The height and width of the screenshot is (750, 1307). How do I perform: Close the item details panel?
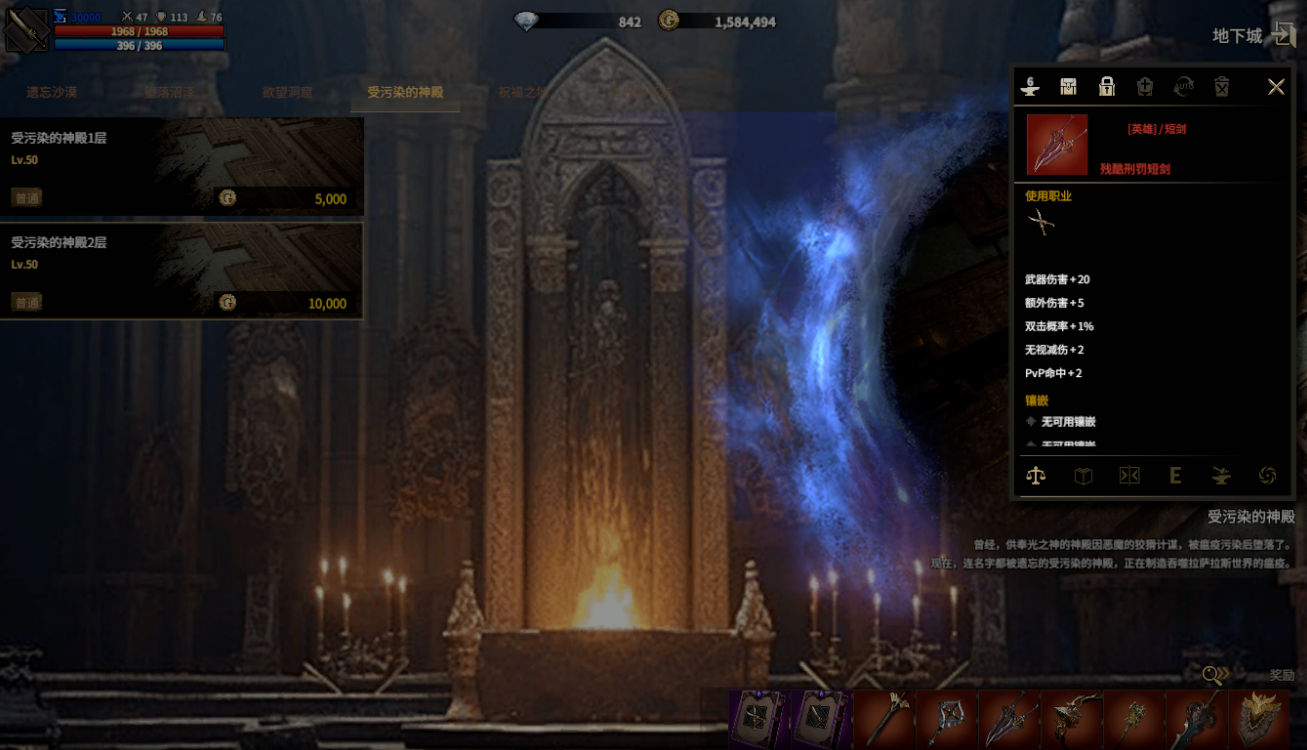(1276, 87)
